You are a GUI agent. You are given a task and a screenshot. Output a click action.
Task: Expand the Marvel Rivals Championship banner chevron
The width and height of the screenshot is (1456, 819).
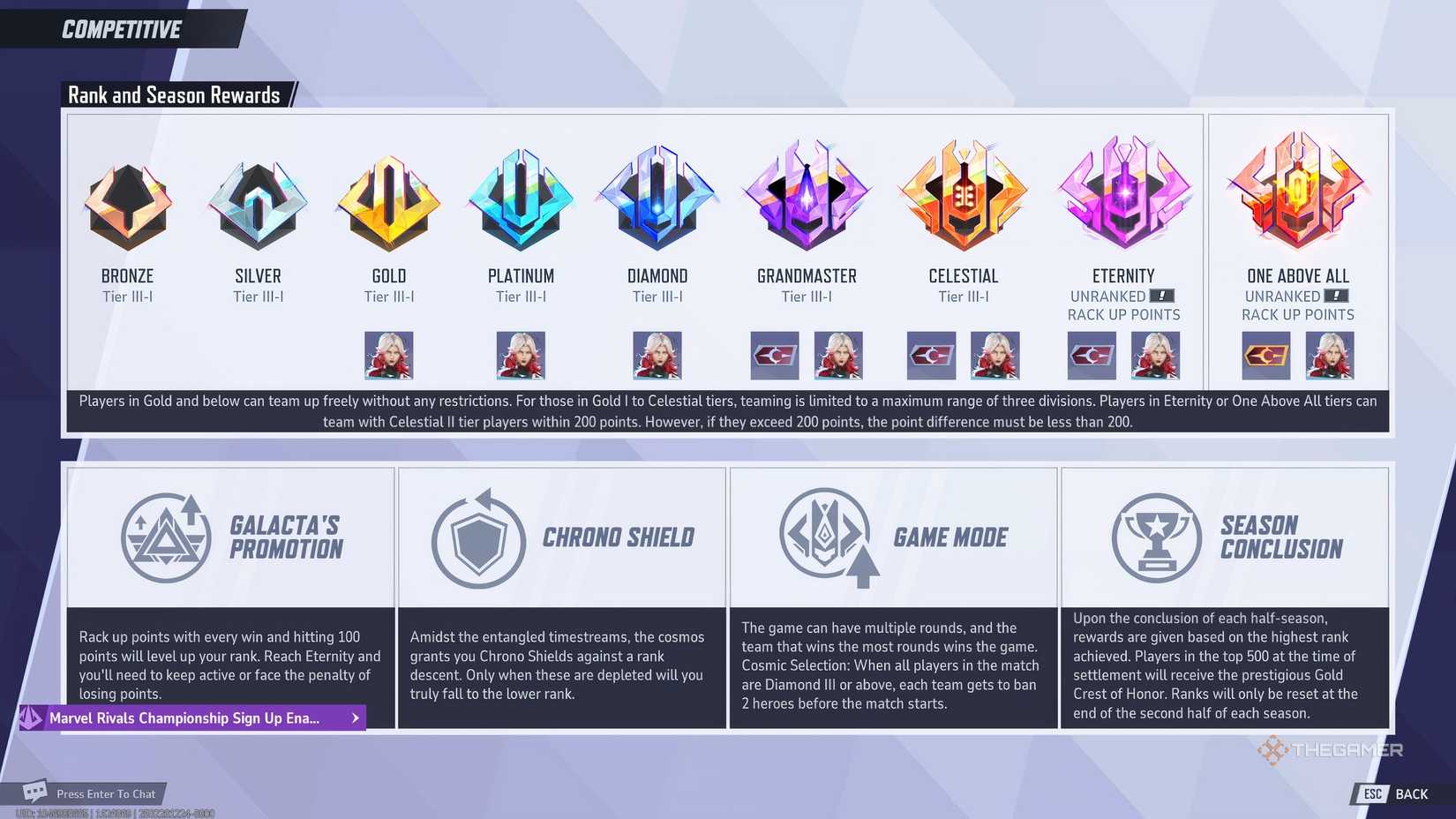(x=353, y=718)
